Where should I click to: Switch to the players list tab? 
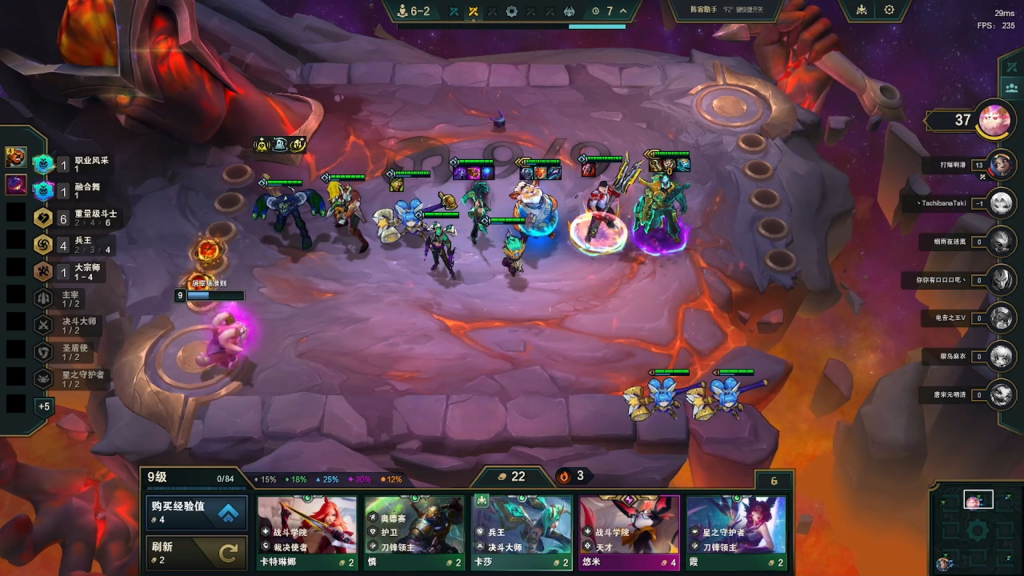pyautogui.click(x=1012, y=88)
